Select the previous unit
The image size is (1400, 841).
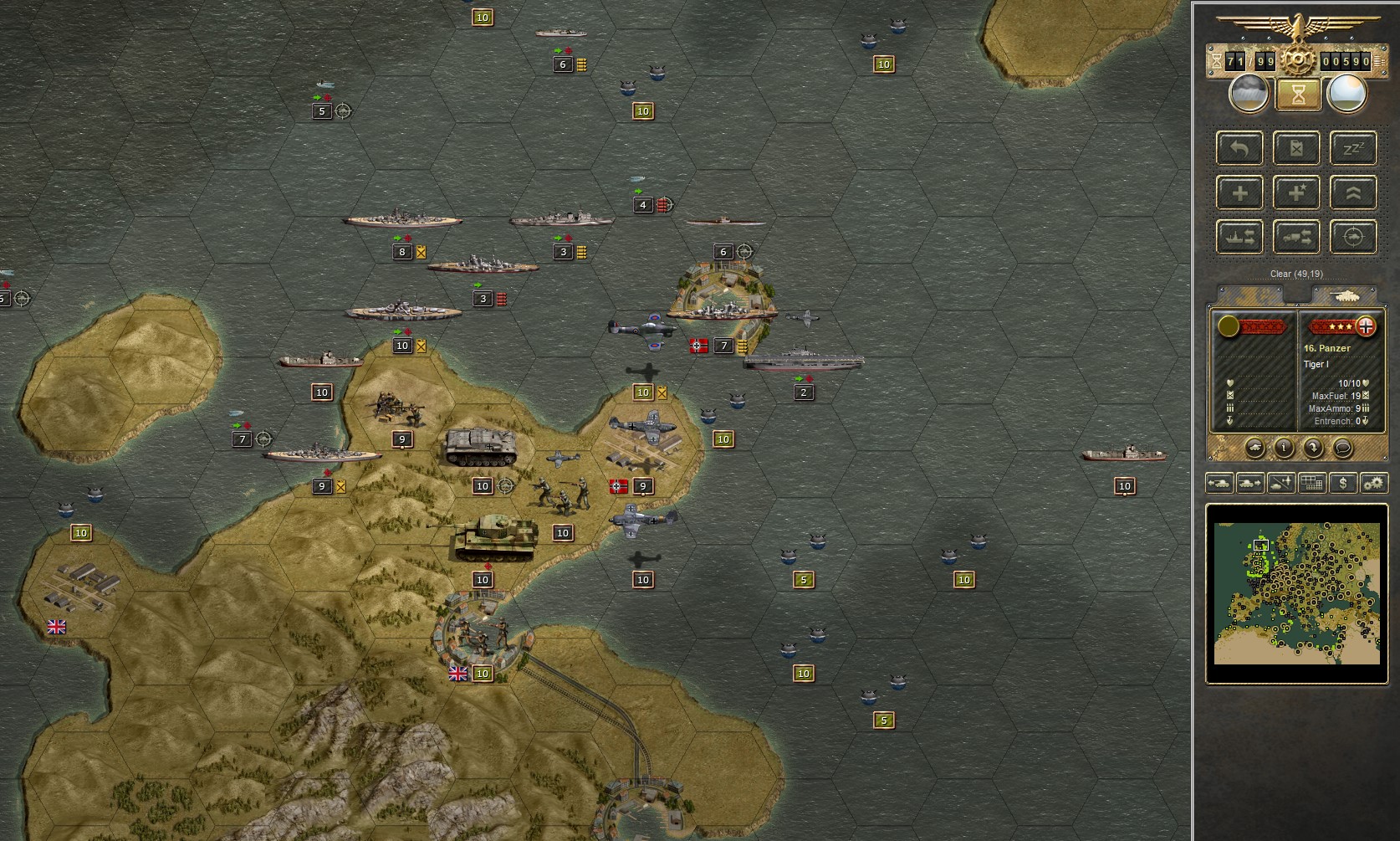pyautogui.click(x=1219, y=483)
